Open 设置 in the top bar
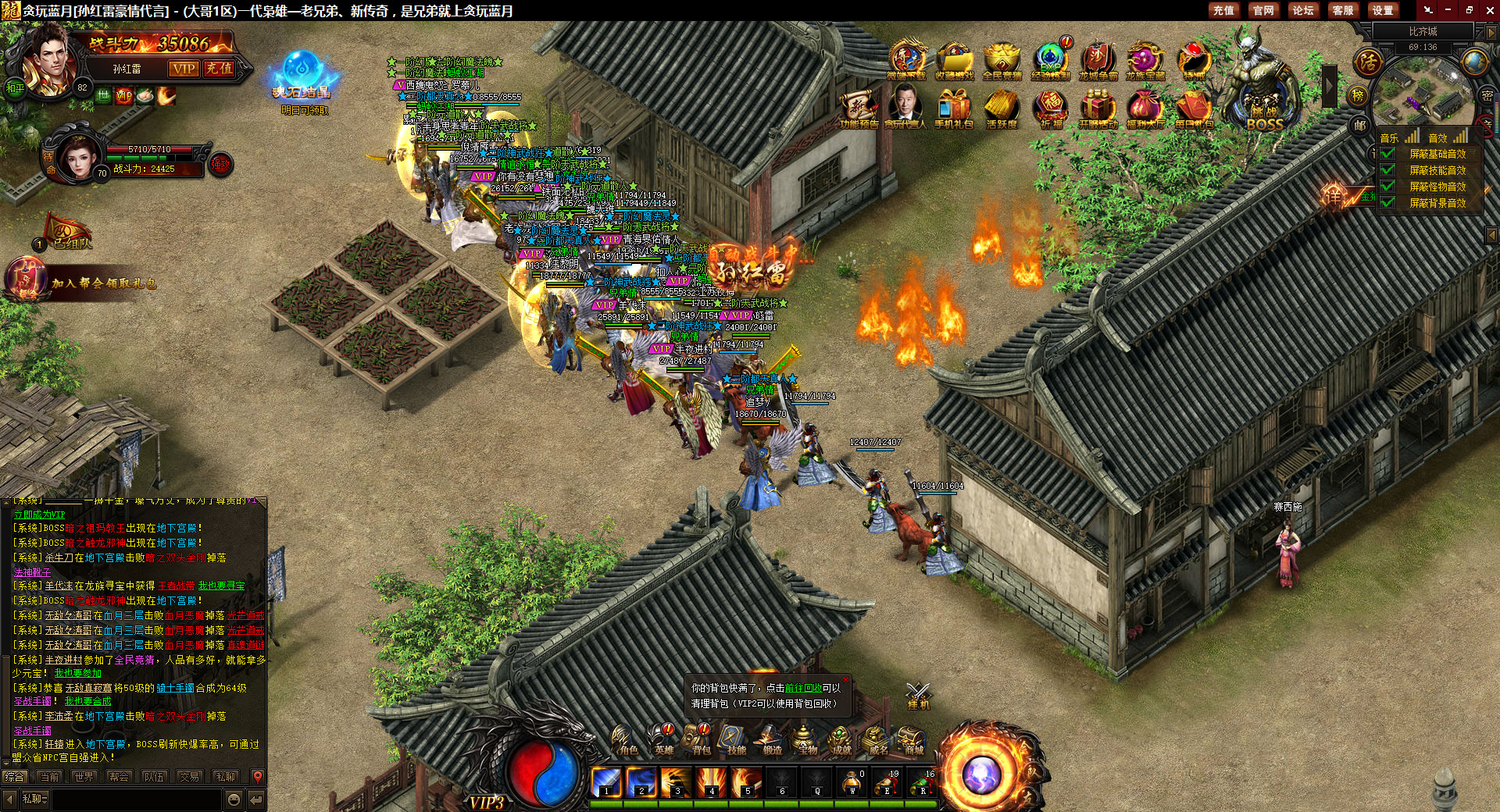Image resolution: width=1500 pixels, height=812 pixels. click(x=1382, y=10)
